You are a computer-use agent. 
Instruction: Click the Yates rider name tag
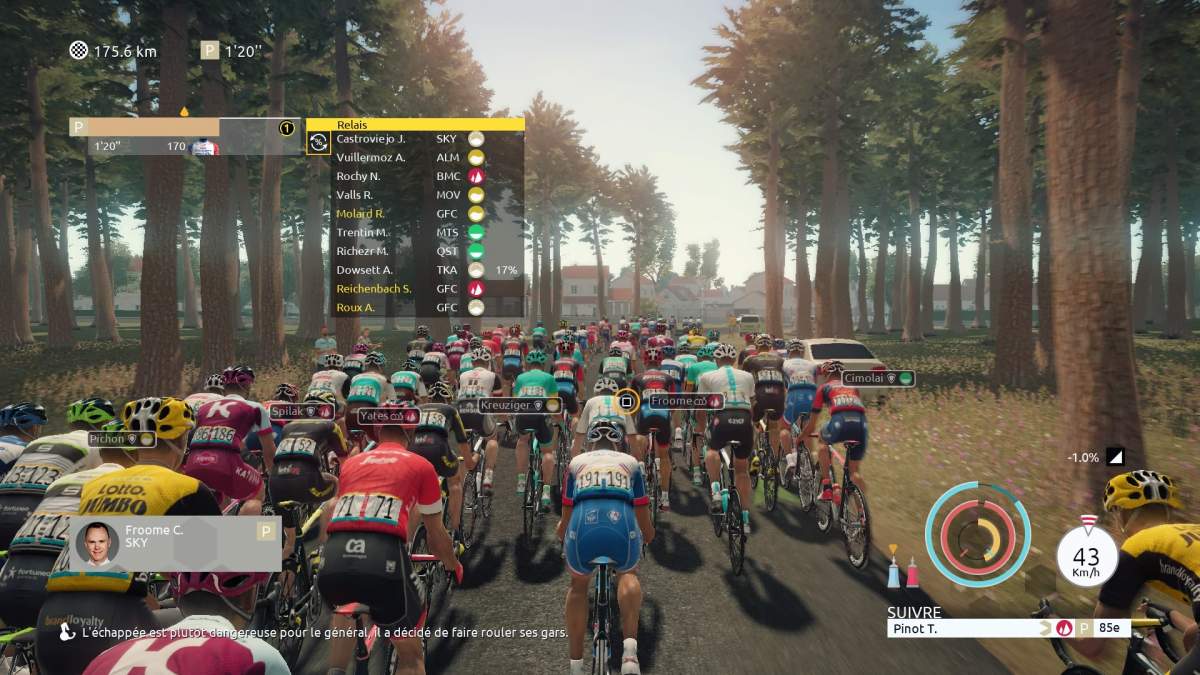388,415
